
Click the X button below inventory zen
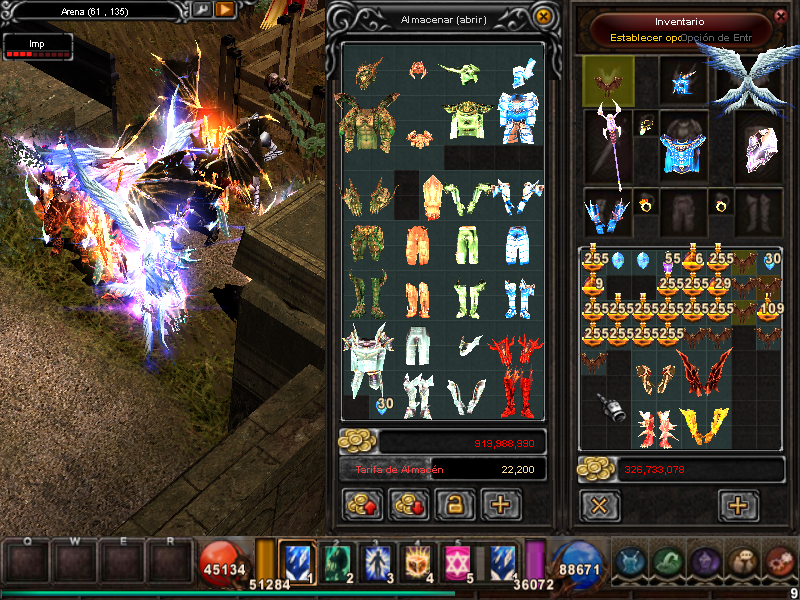599,505
